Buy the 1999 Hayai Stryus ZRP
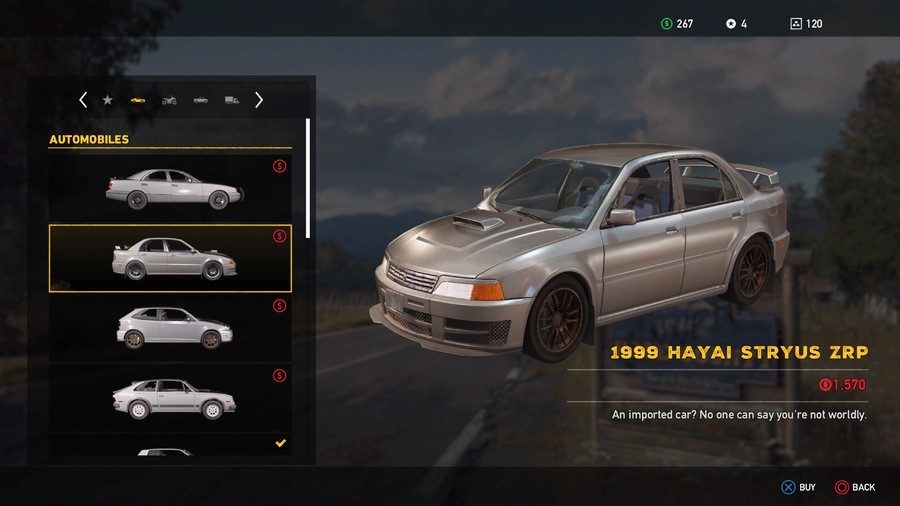 797,487
